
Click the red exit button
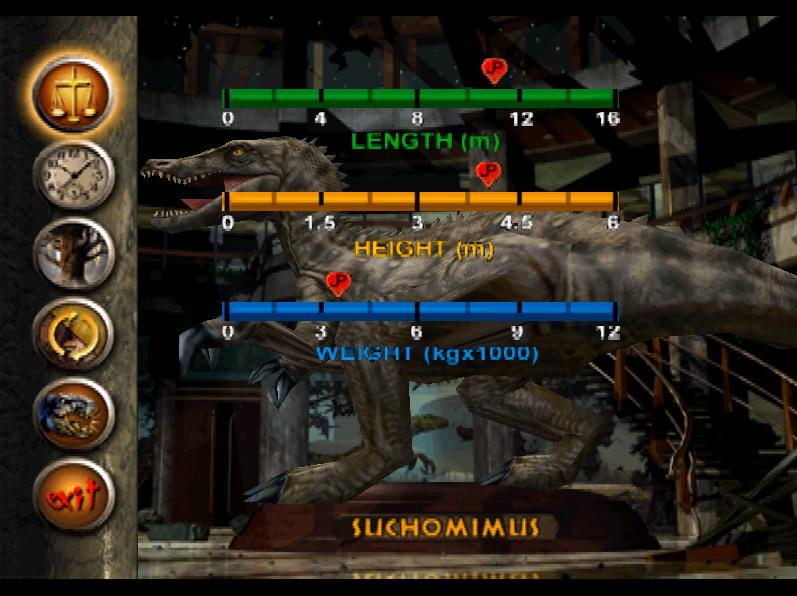coord(73,493)
